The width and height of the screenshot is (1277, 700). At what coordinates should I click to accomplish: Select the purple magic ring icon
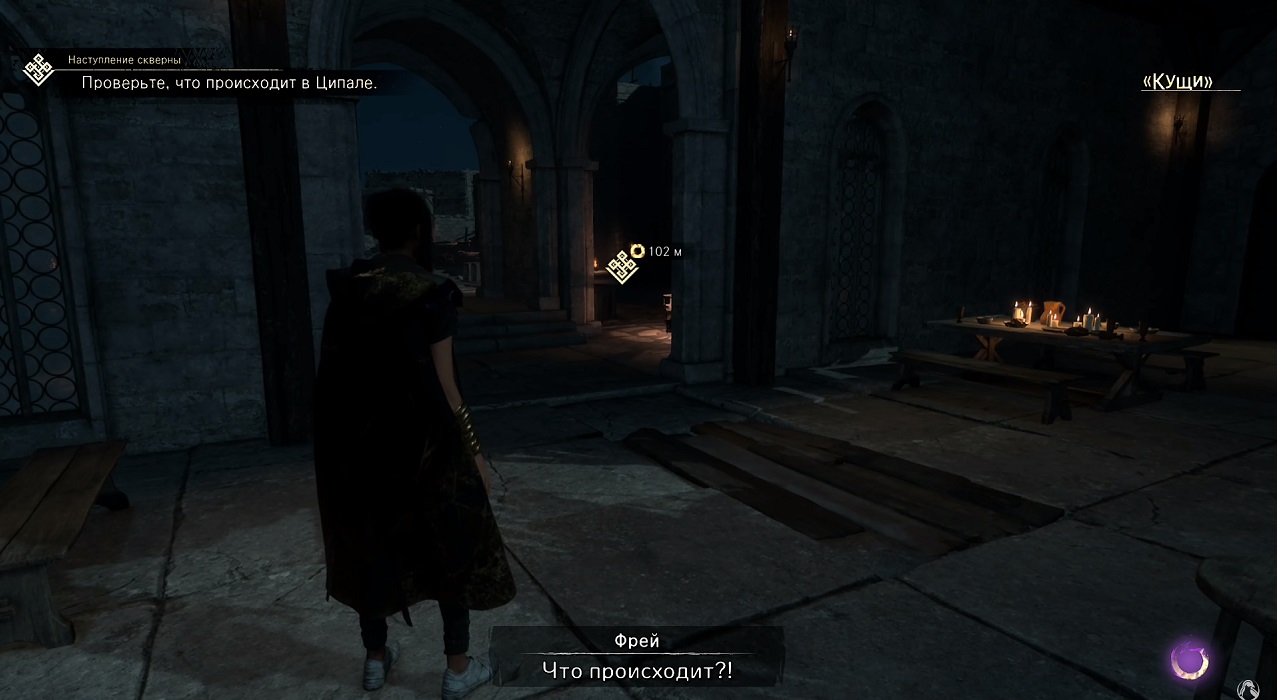click(1190, 660)
